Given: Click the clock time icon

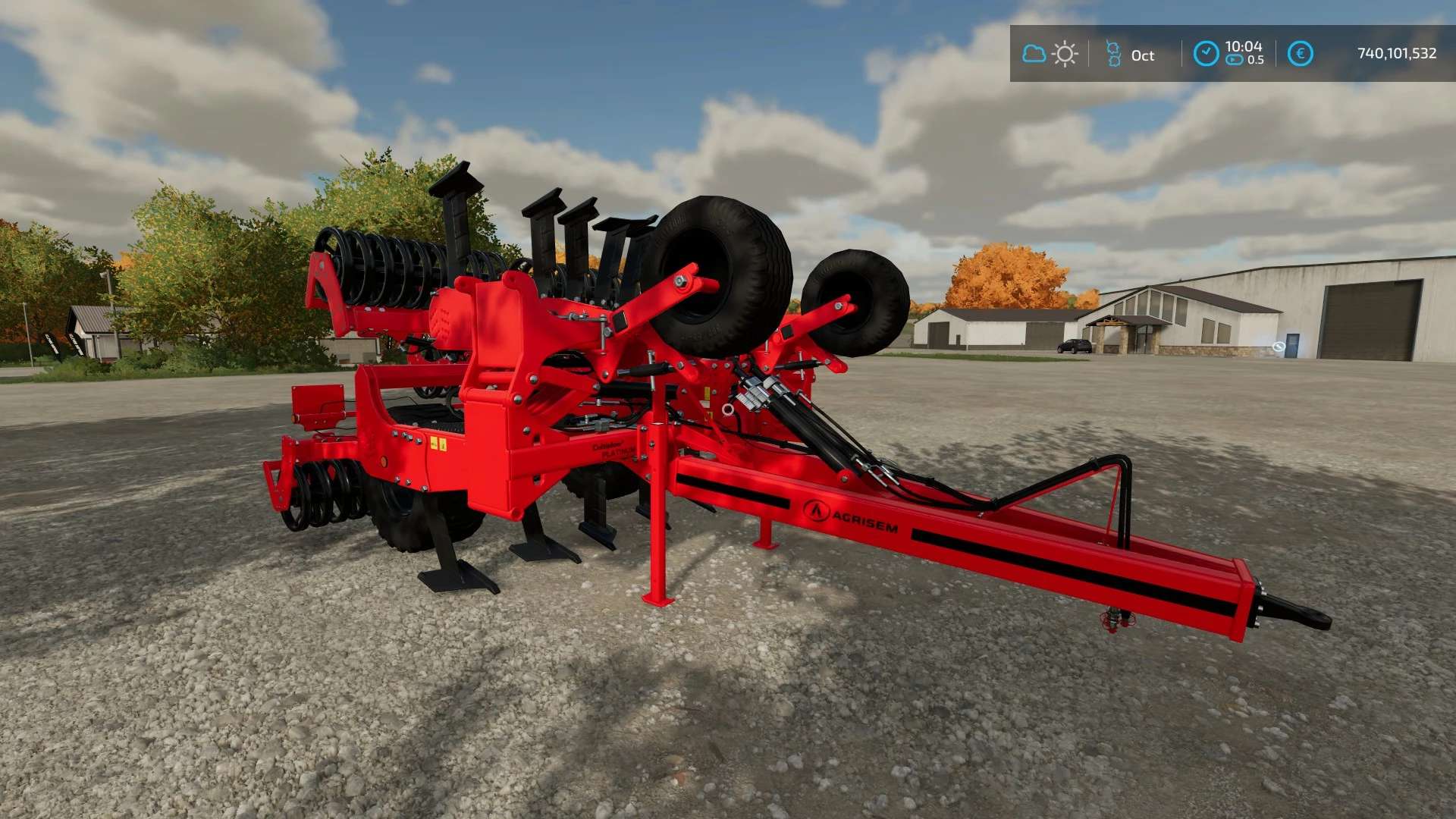Looking at the screenshot, I should pos(1206,54).
